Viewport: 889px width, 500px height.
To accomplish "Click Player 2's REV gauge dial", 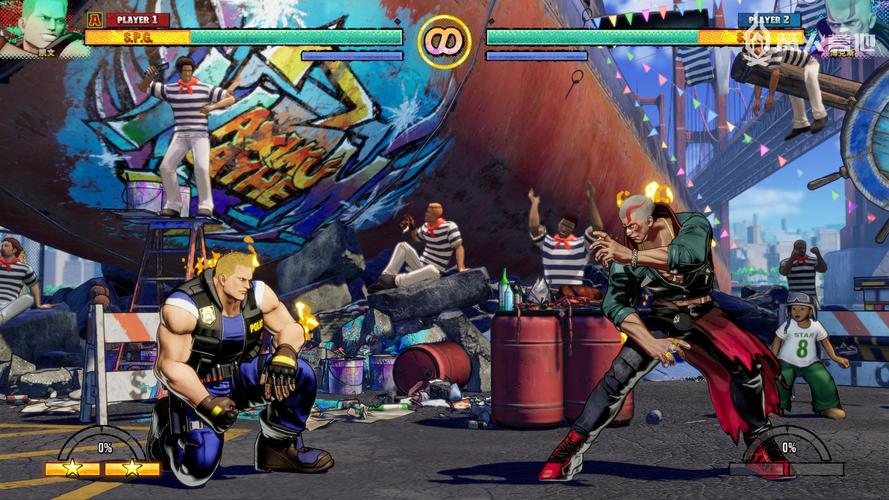I will [x=787, y=445].
